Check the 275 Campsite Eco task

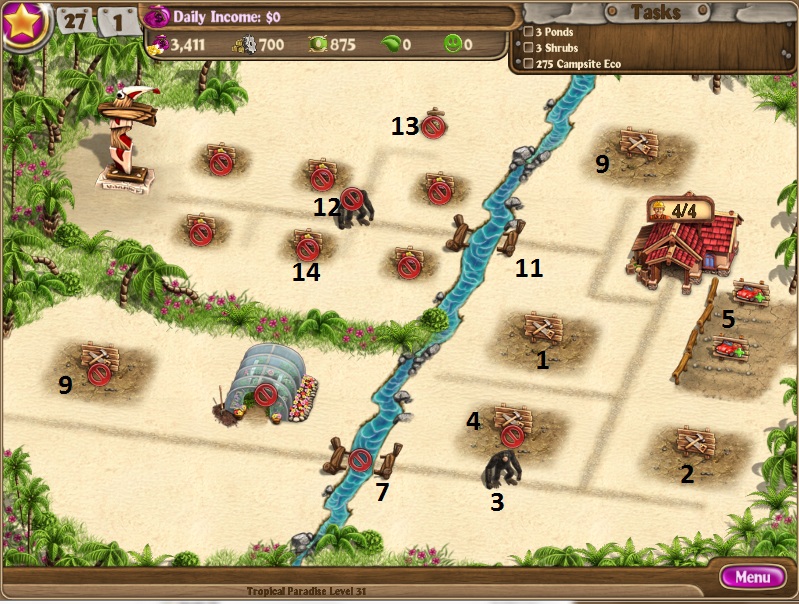pos(577,64)
